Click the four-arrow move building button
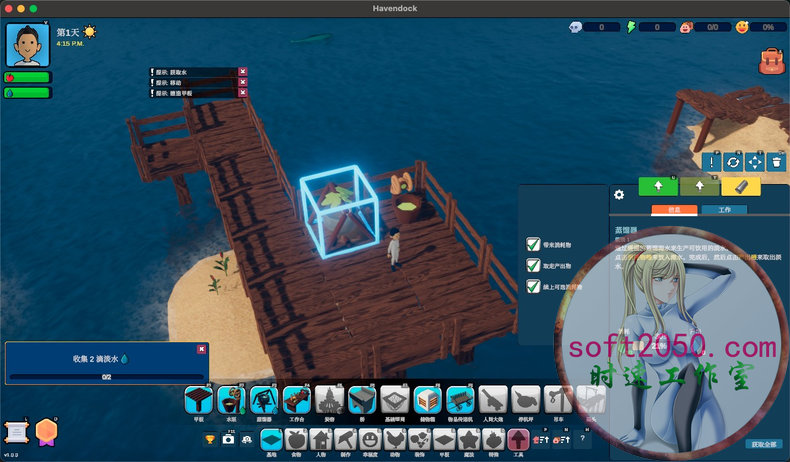Screen dimensions: 790x462 coord(755,161)
